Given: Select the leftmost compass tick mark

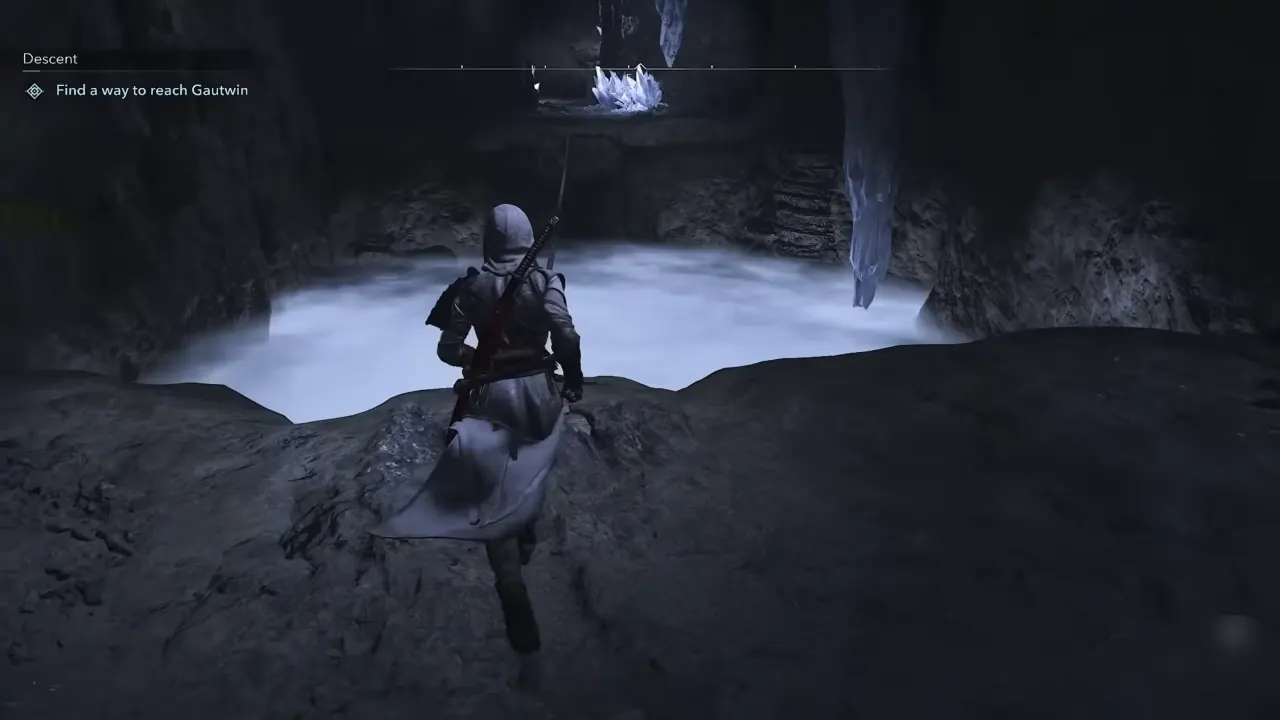Looking at the screenshot, I should 461,67.
